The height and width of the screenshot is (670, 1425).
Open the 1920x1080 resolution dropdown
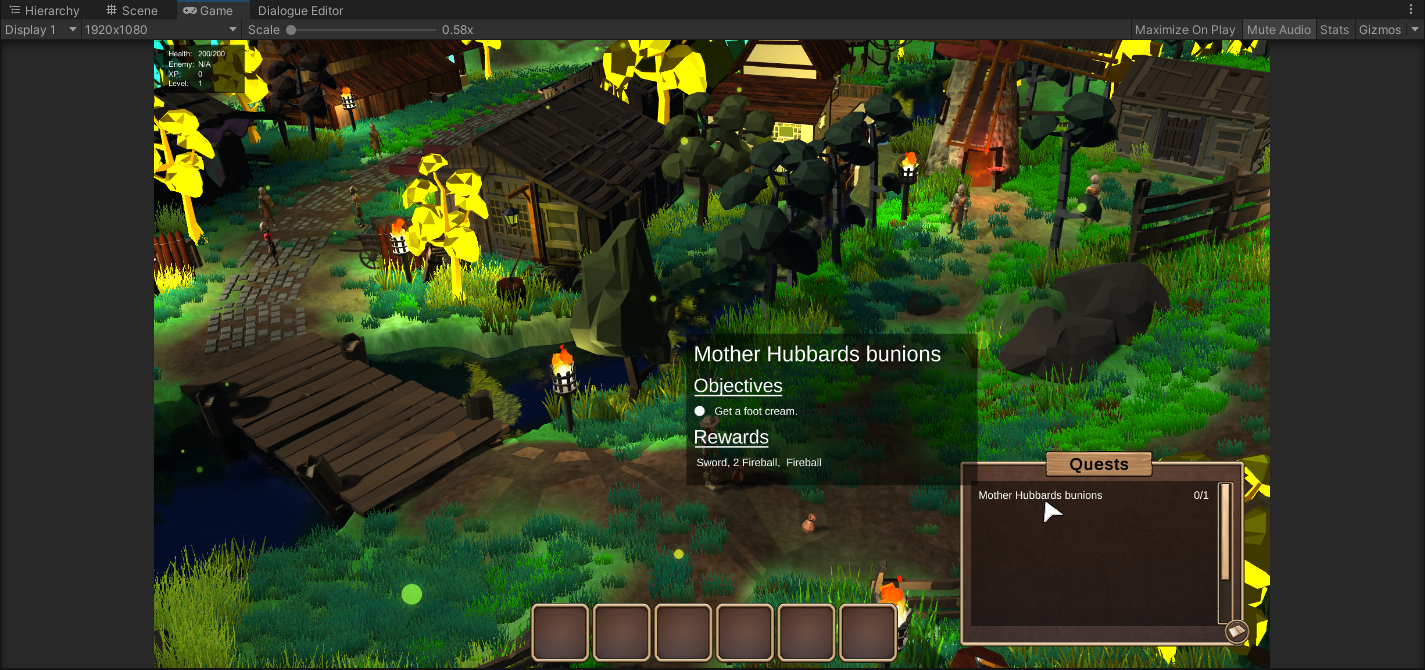(x=160, y=30)
